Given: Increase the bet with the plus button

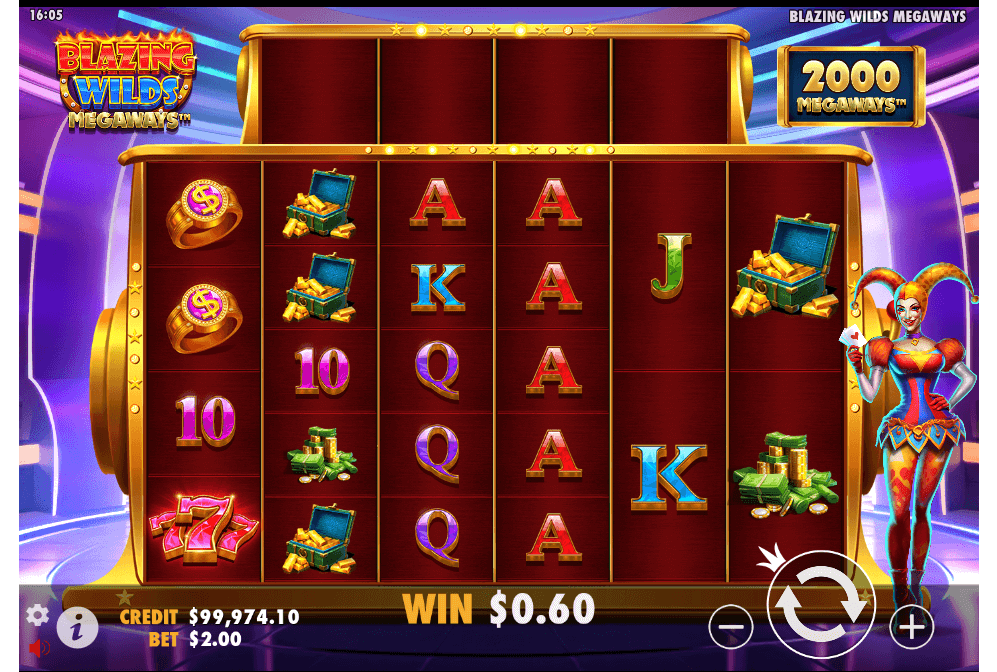Looking at the screenshot, I should 911,627.
